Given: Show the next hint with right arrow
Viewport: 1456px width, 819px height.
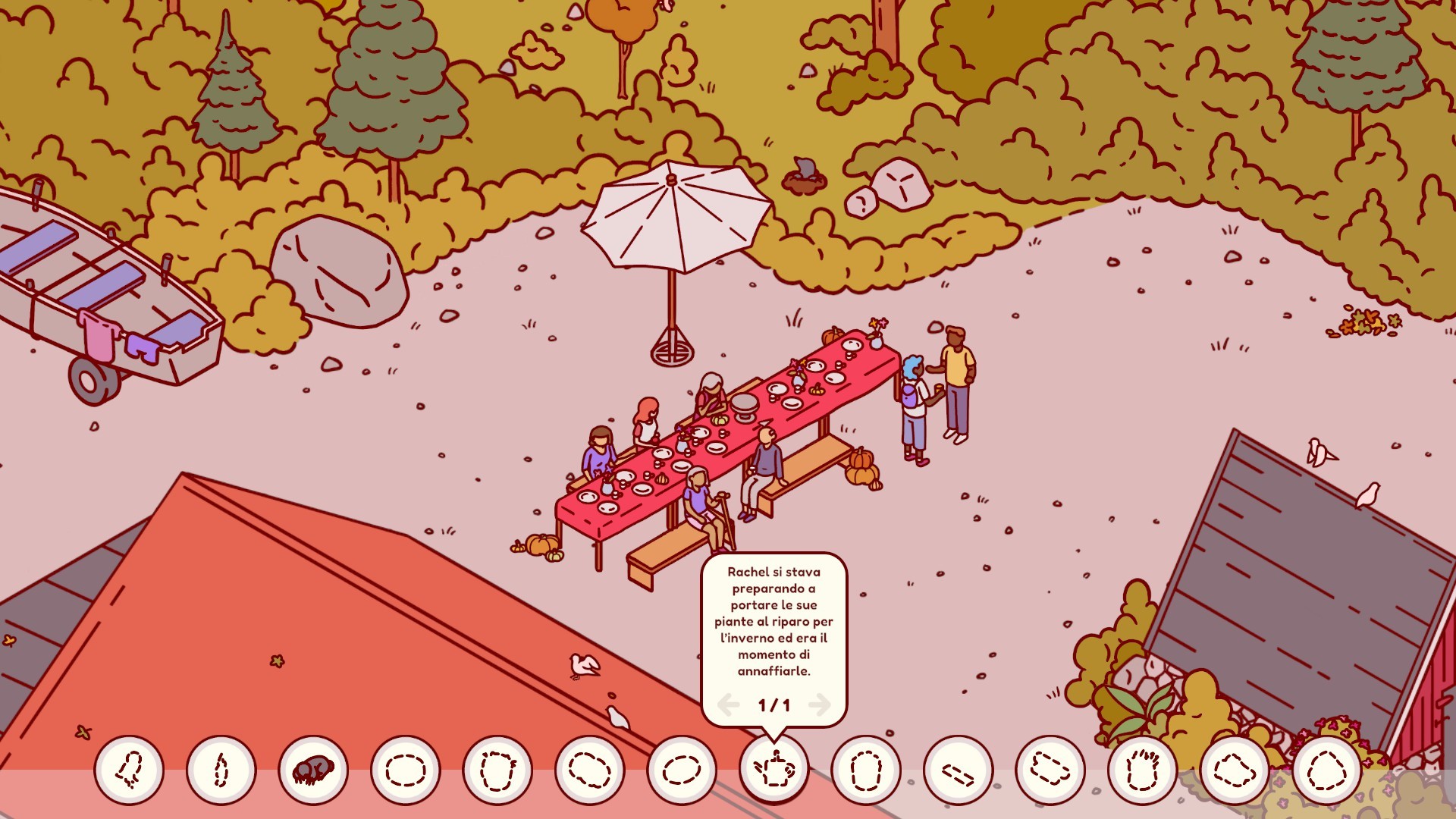Looking at the screenshot, I should click(x=820, y=705).
